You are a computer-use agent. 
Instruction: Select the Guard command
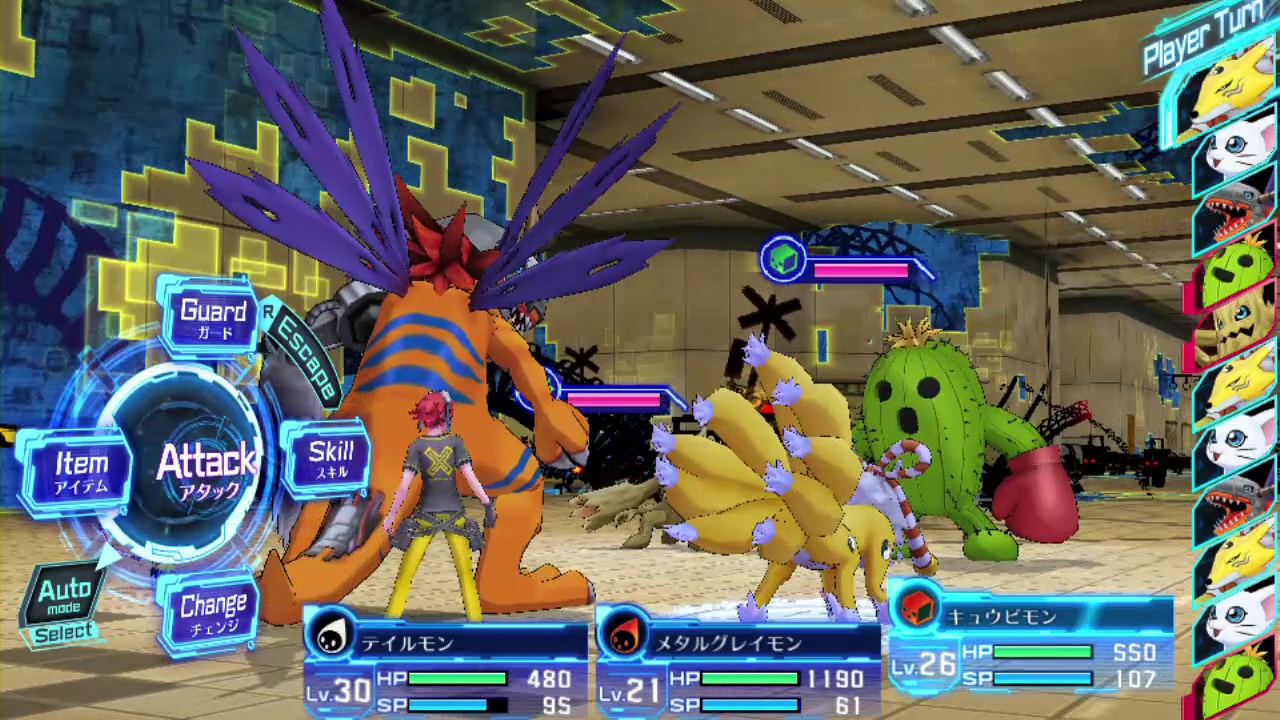pos(213,316)
